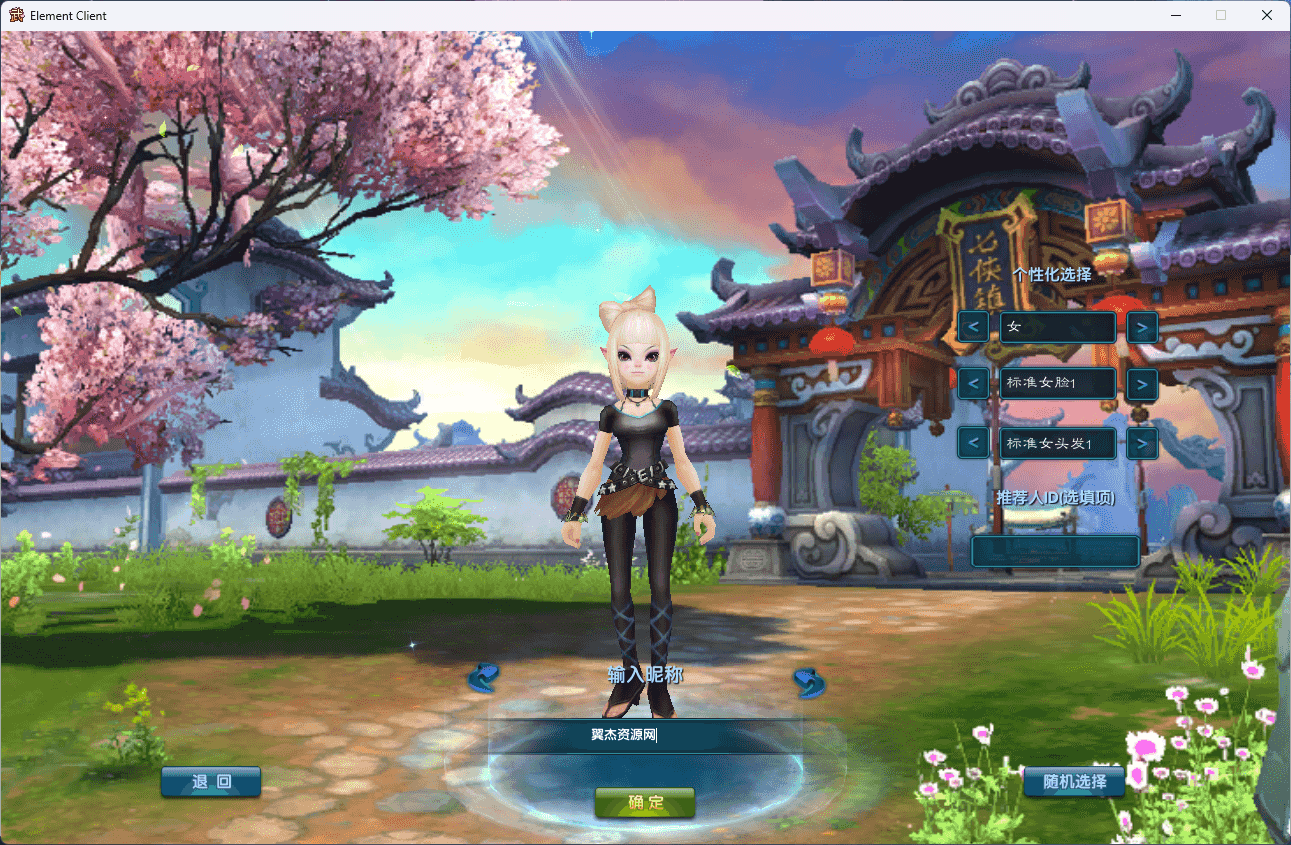1291x845 pixels.
Task: Click the 确定 confirm button
Action: [x=645, y=802]
